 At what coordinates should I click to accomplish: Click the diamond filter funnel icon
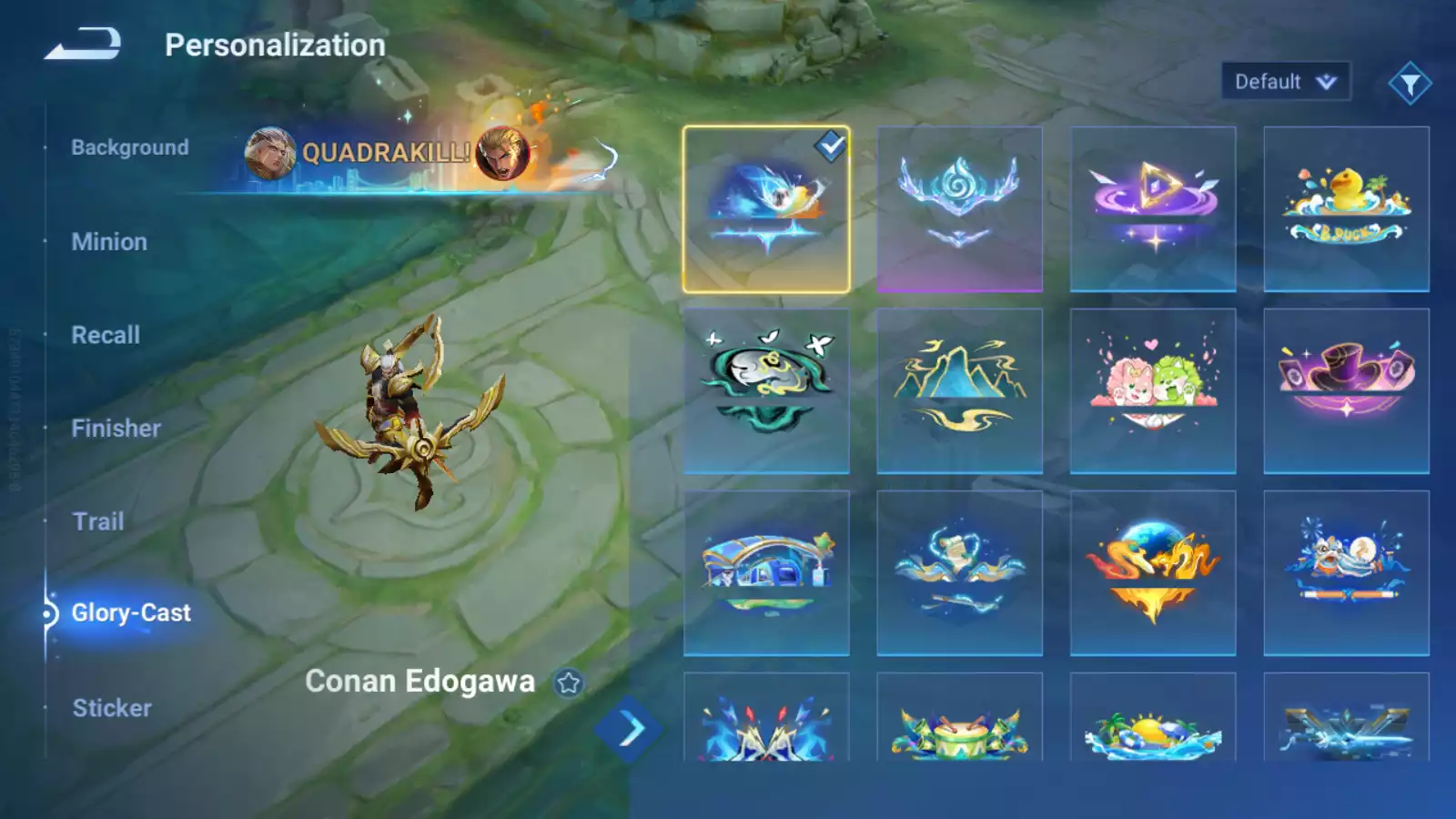click(1410, 84)
